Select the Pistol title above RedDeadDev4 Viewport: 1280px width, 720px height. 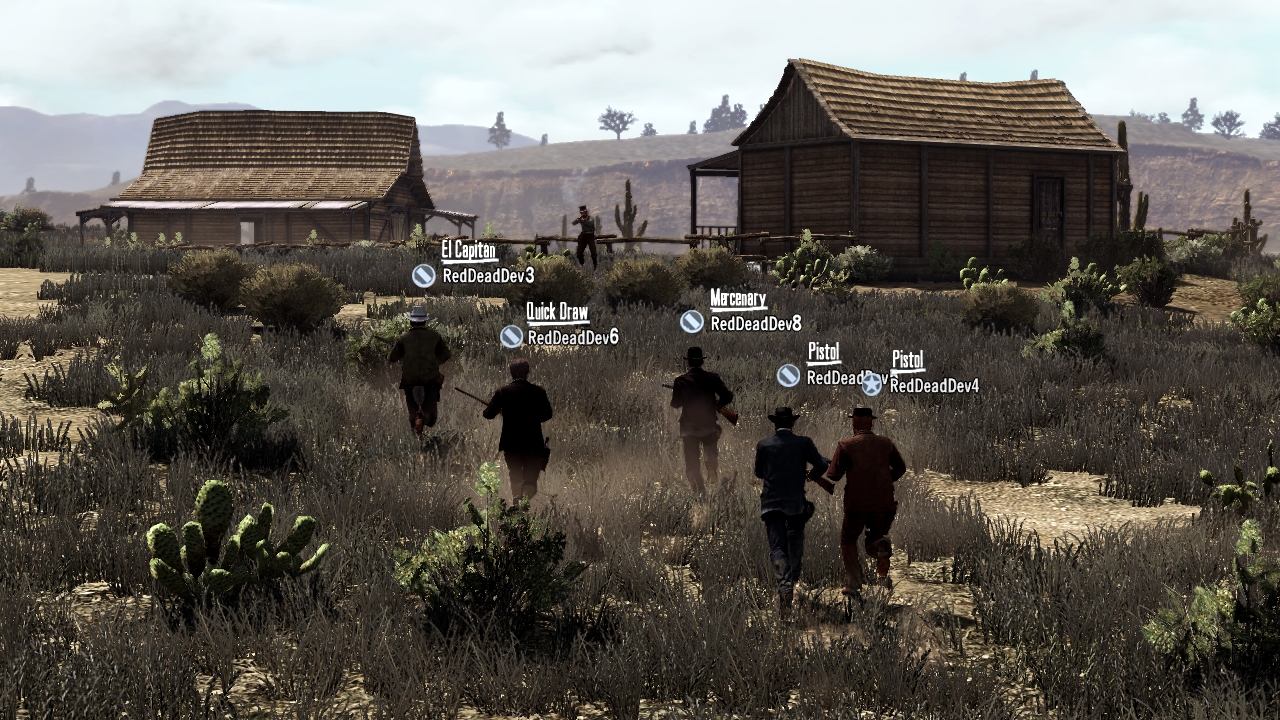pos(906,356)
